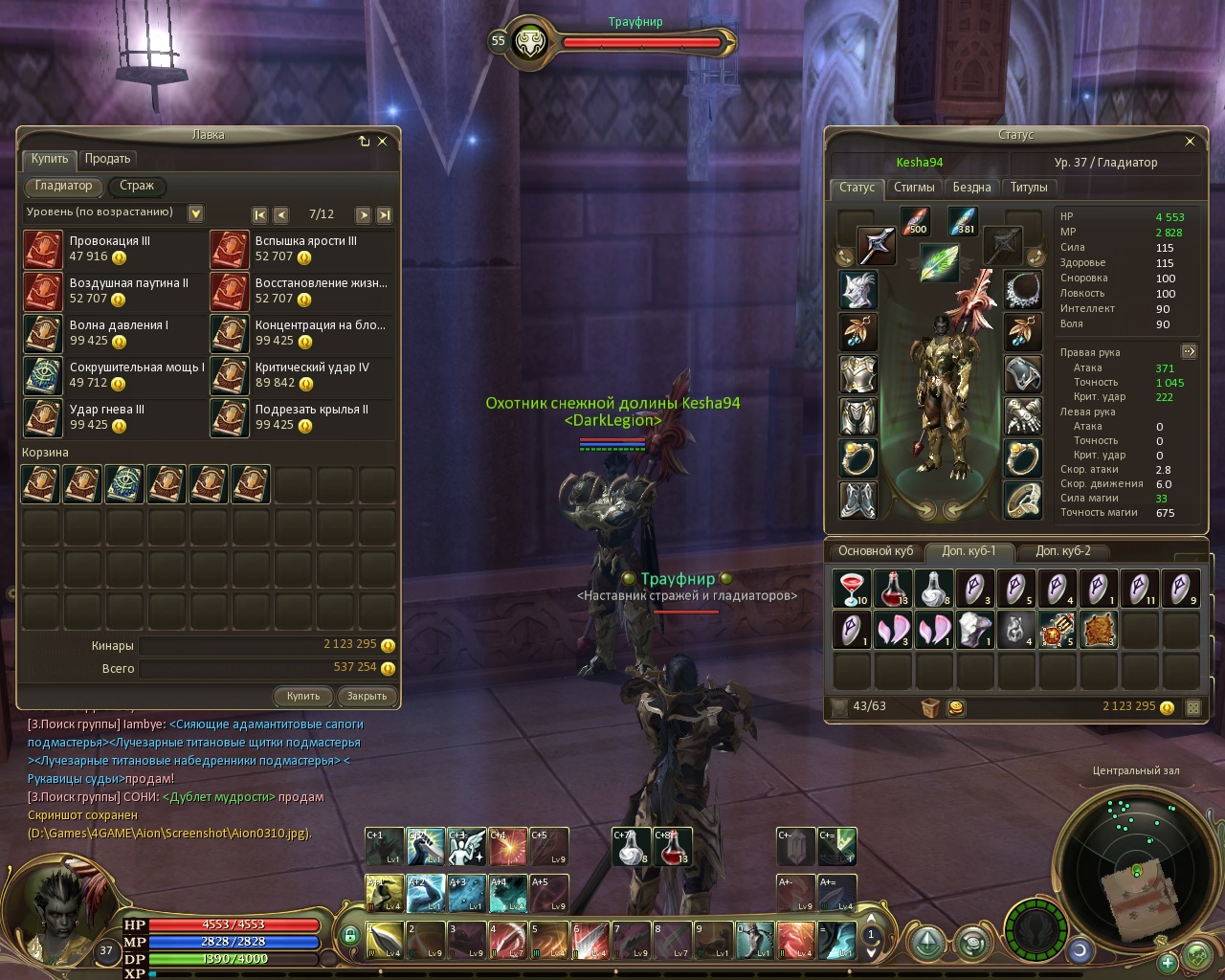Jump to the last shop page
1225x980 pixels.
coord(384,215)
